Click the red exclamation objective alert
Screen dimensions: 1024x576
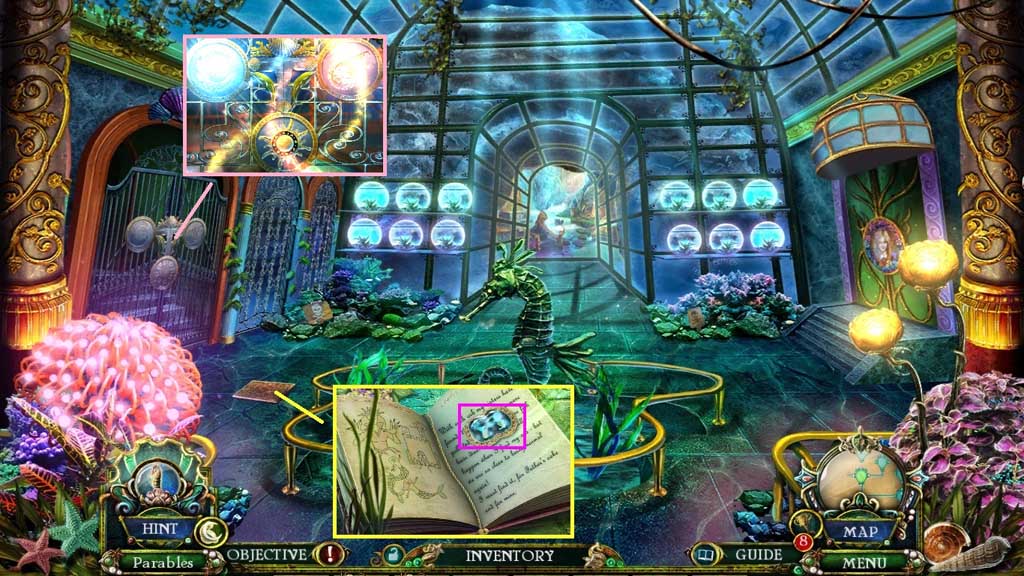pyautogui.click(x=328, y=554)
